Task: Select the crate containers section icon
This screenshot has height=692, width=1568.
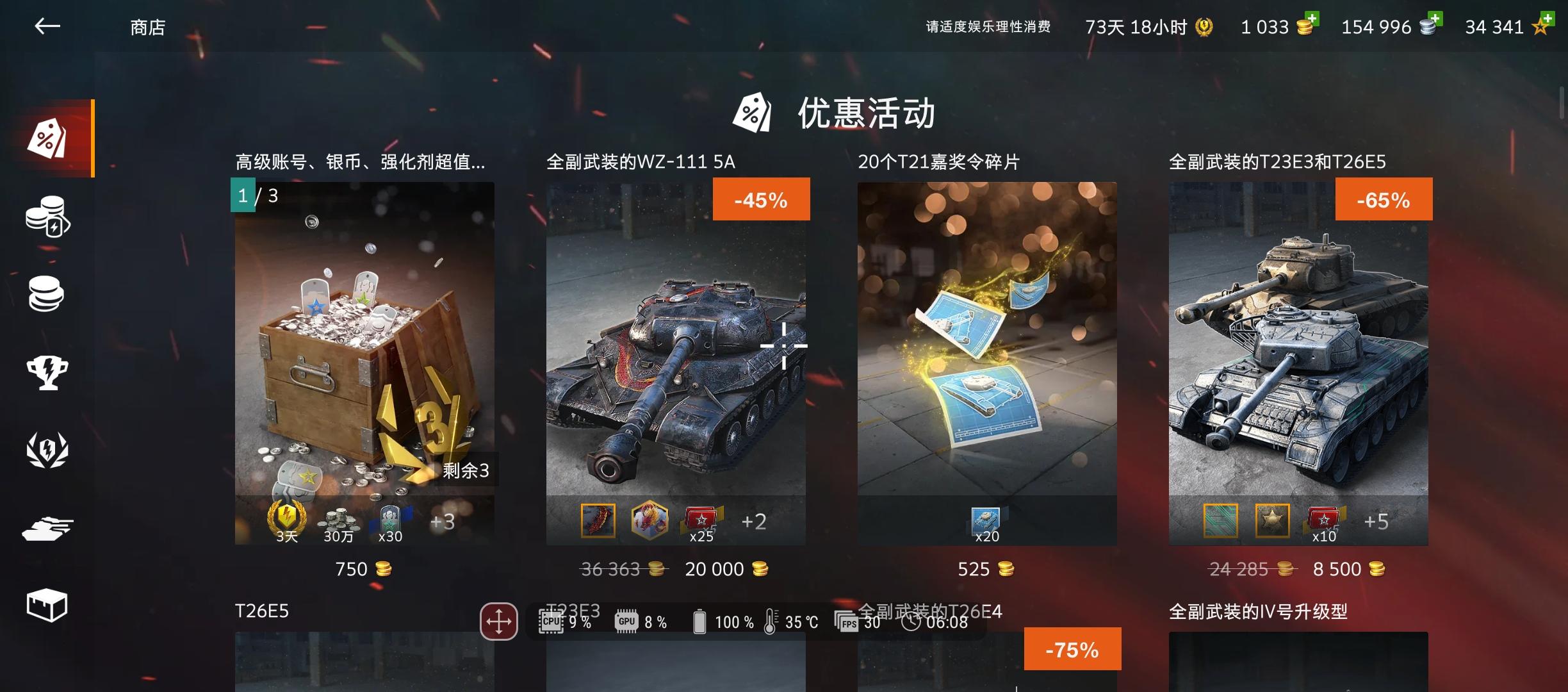Action: [47, 602]
